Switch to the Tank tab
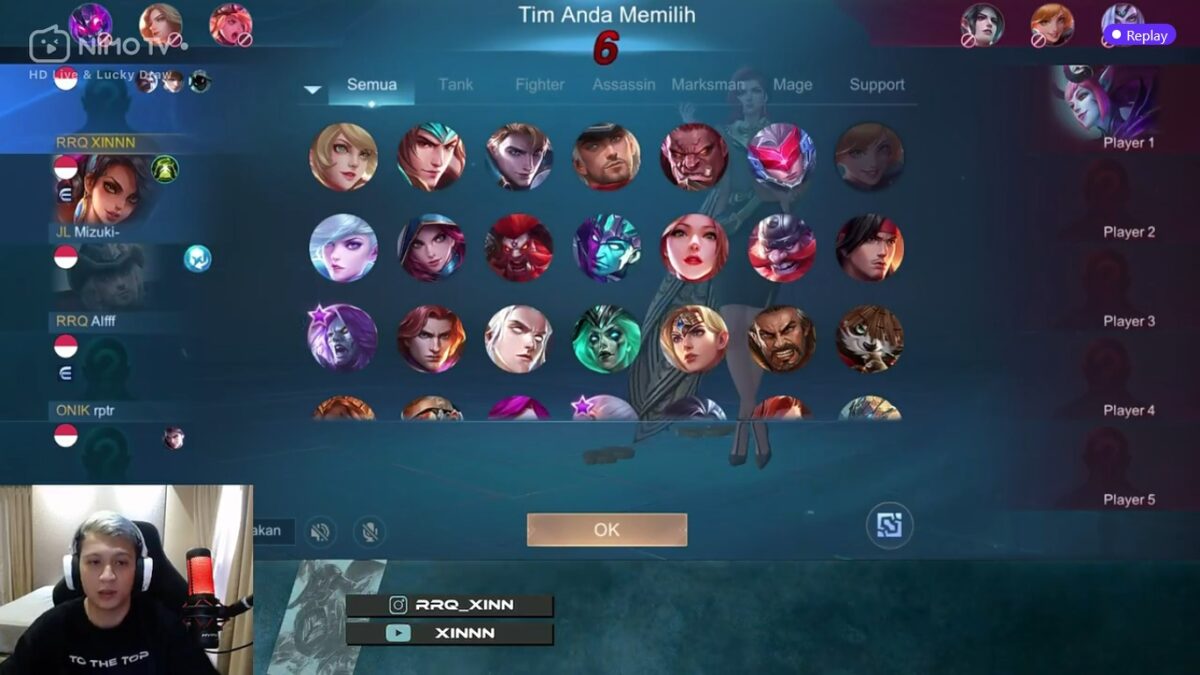Screen dimensions: 1200x675 click(455, 85)
